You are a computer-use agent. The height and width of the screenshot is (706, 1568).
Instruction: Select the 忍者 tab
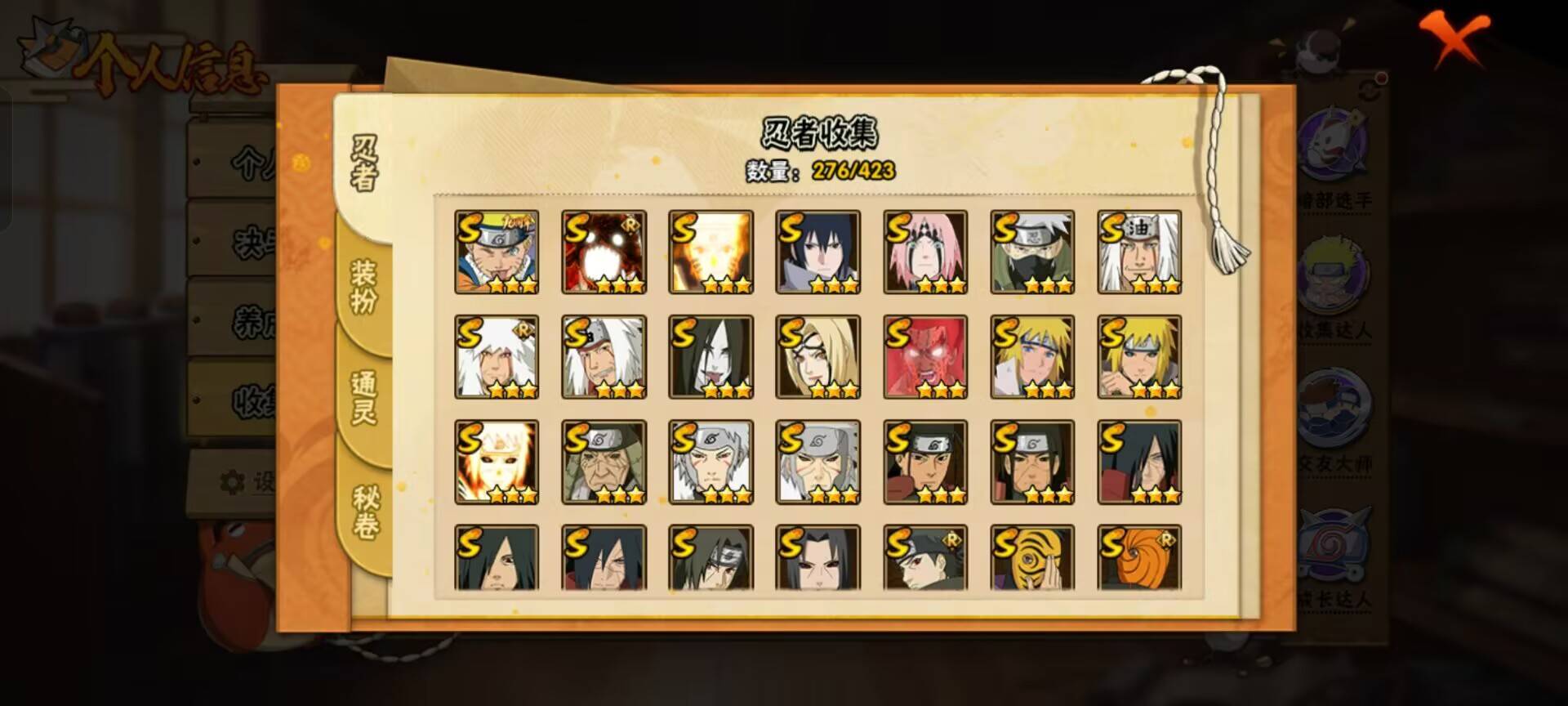tap(365, 163)
